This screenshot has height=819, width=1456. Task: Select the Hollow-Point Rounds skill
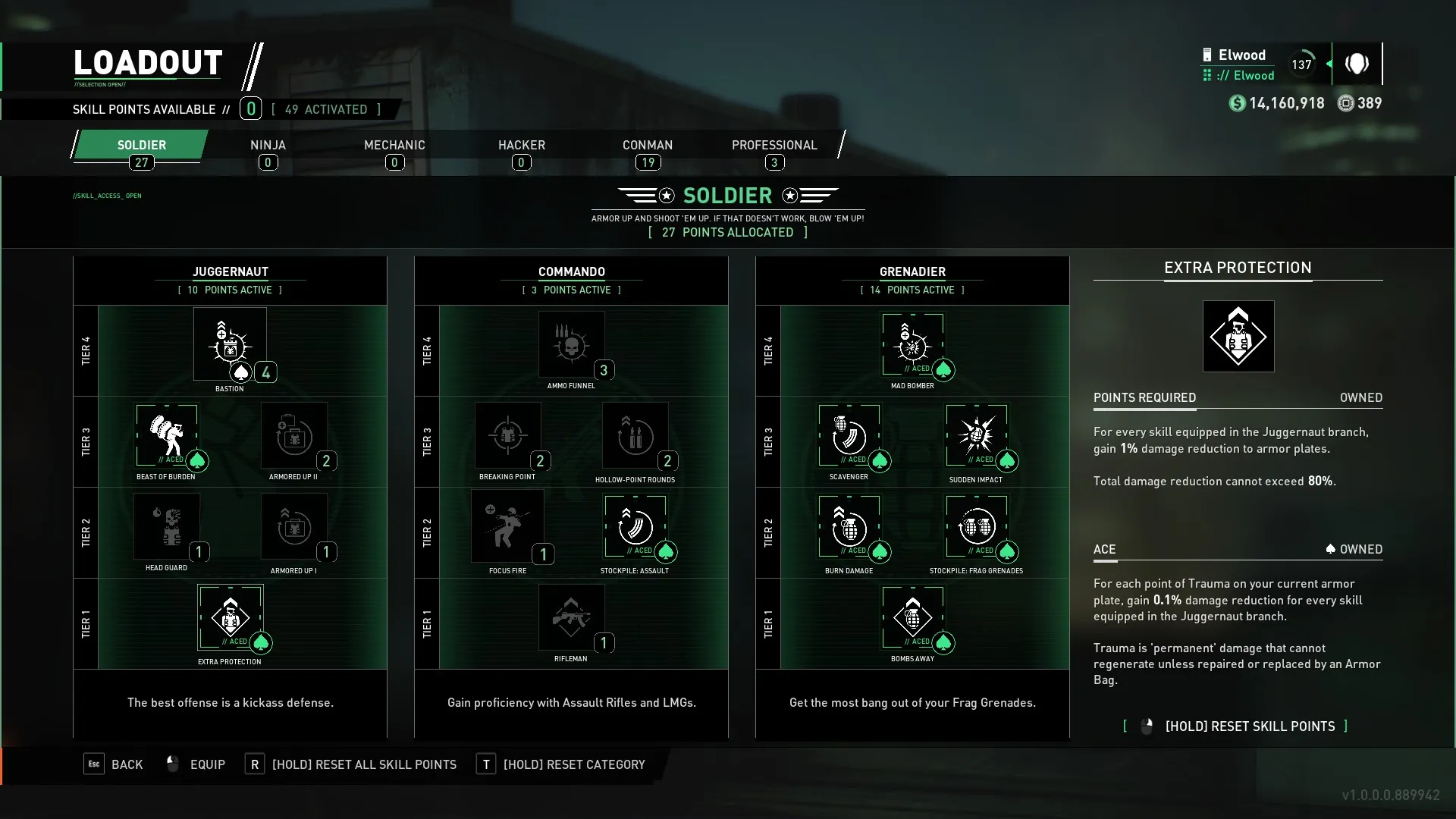tap(635, 435)
